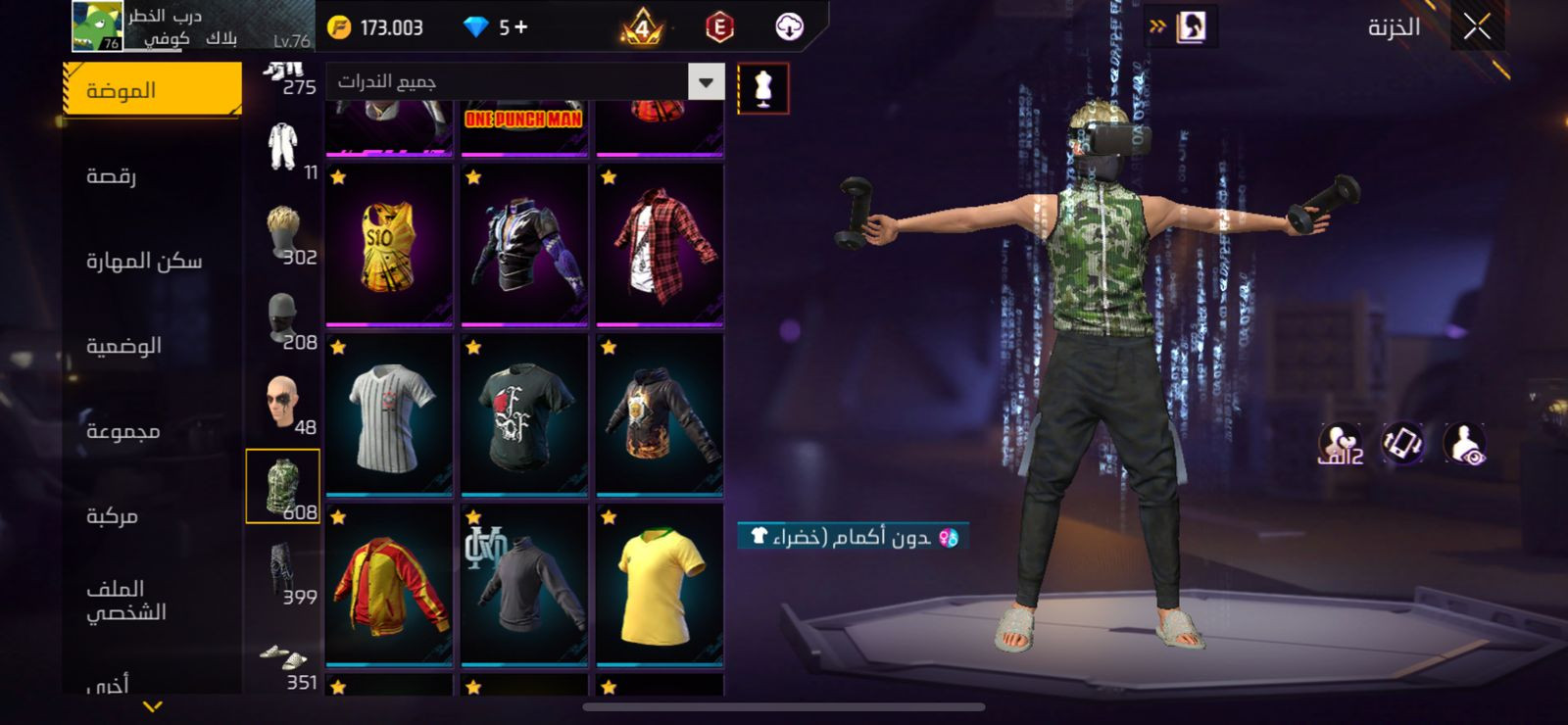Add diamonds with the plus button
Screen dimensions: 1568x725
(520, 27)
